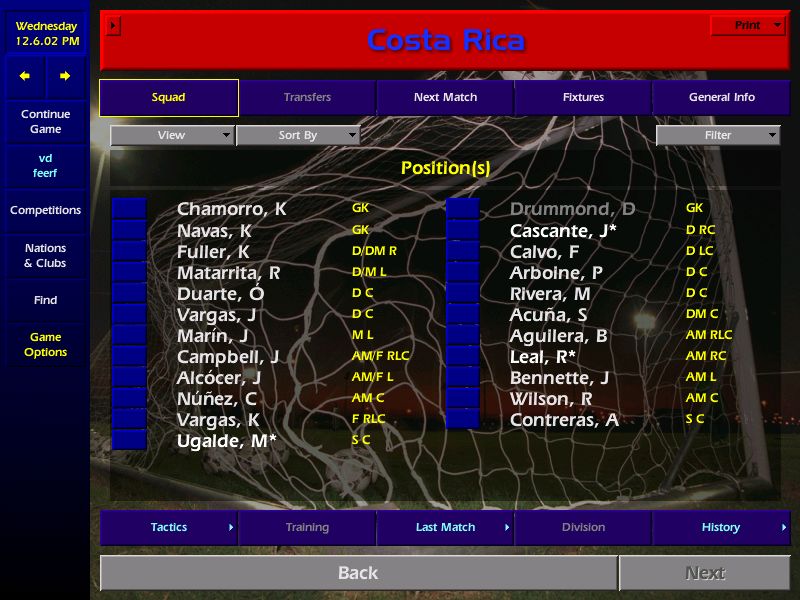
Task: Go forward with the right arrow
Action: click(x=65, y=76)
